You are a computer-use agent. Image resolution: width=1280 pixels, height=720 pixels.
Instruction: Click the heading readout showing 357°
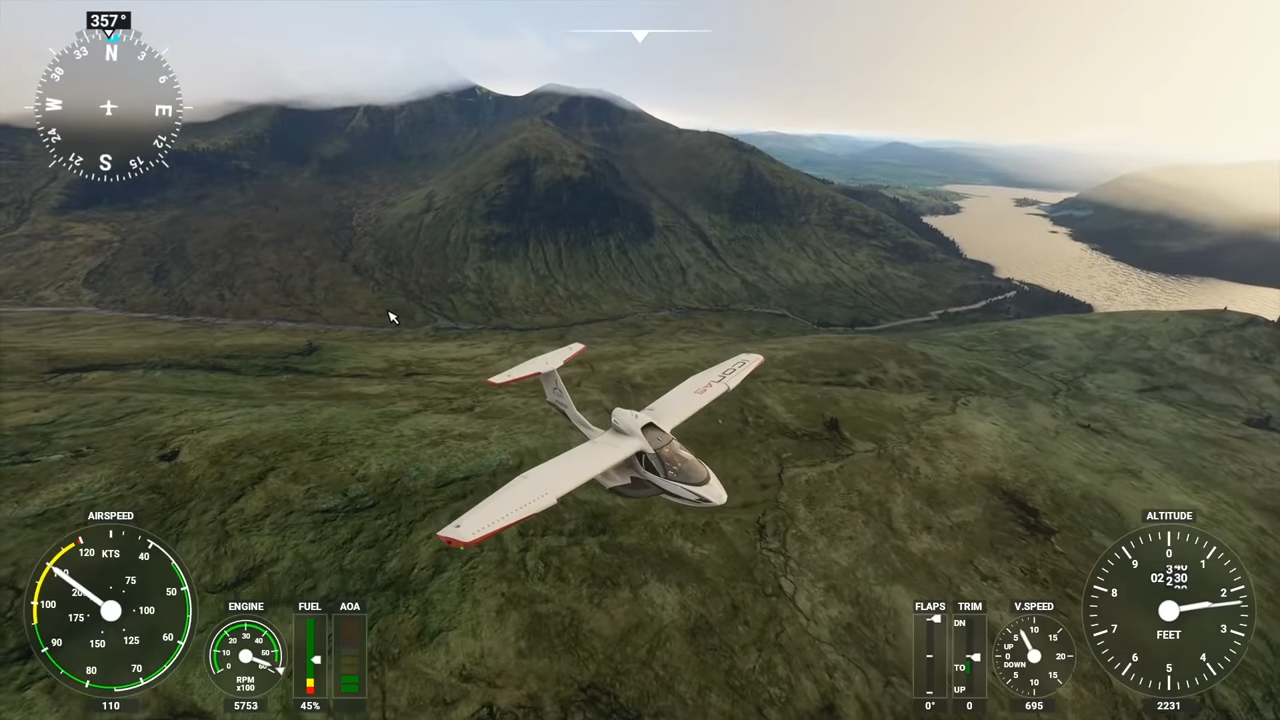107,20
